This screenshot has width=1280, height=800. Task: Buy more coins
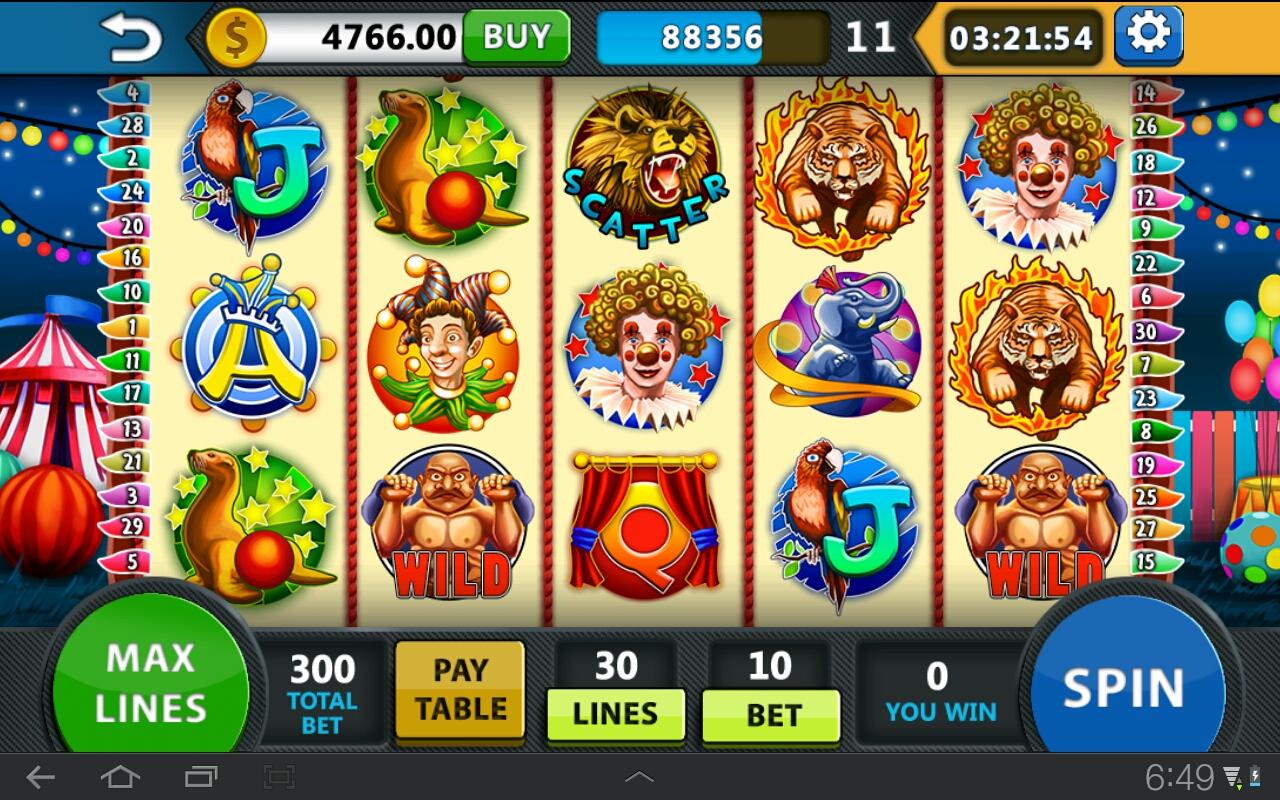[x=516, y=37]
